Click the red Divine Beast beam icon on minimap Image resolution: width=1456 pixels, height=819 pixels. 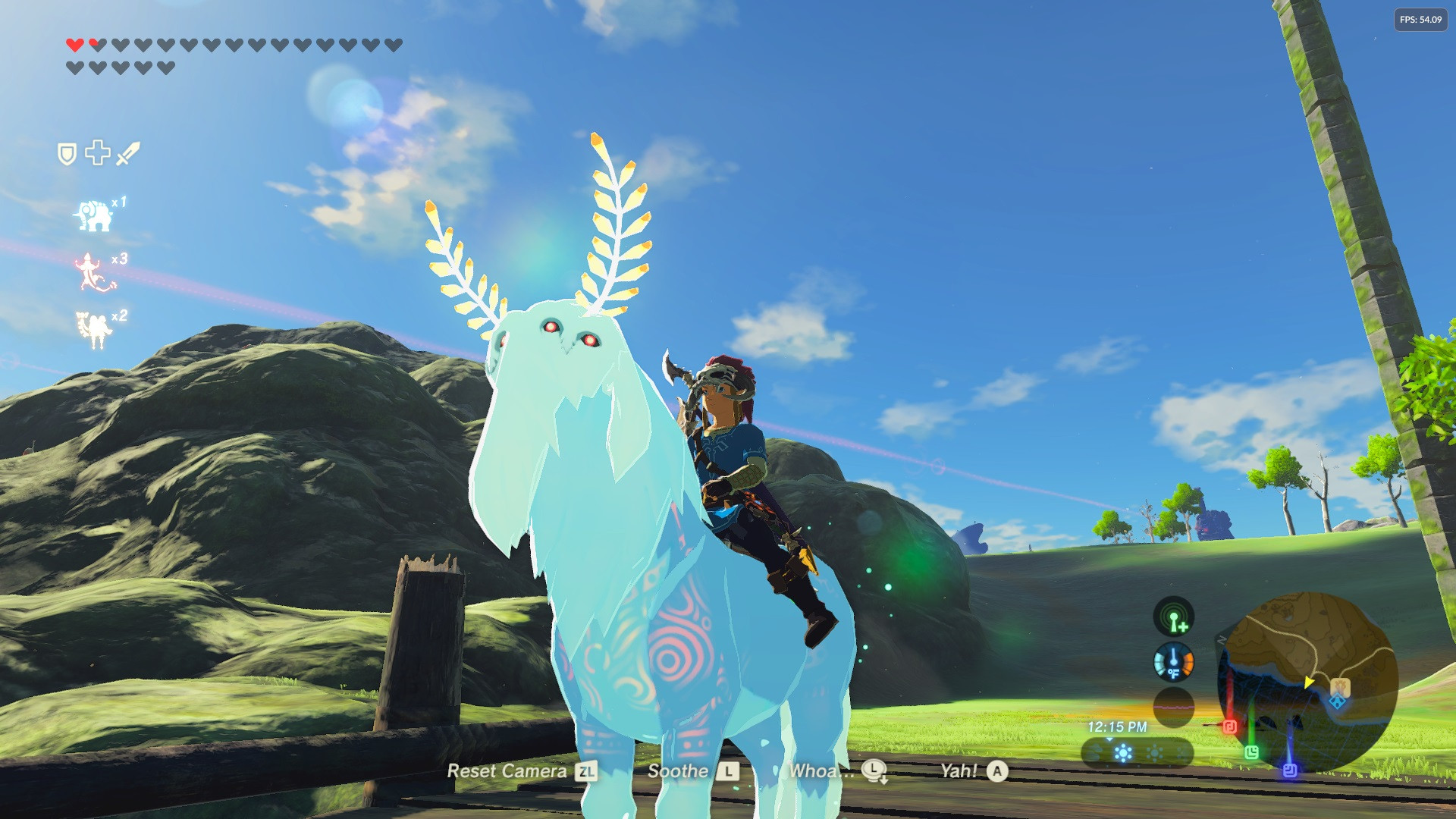[1229, 727]
